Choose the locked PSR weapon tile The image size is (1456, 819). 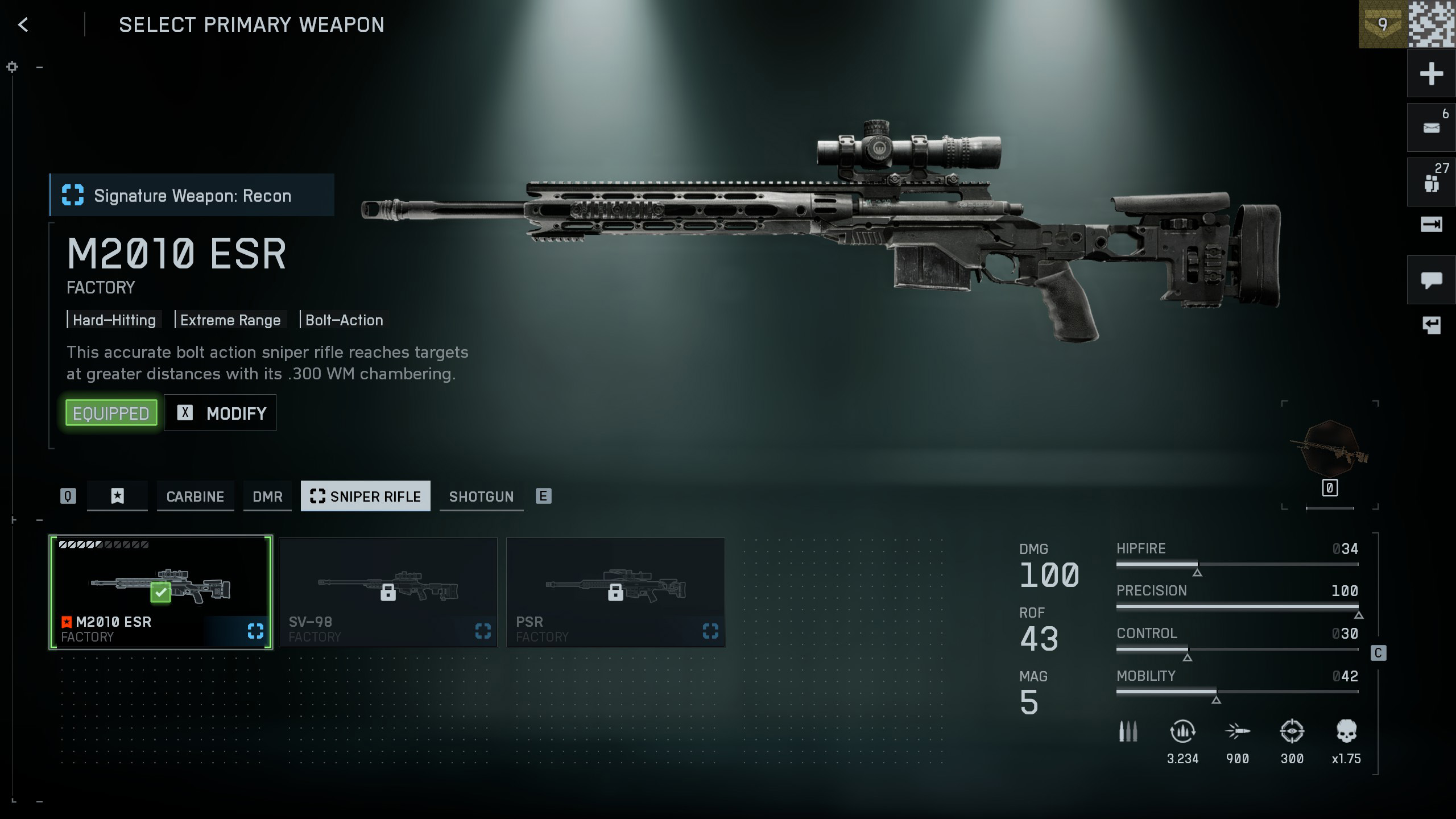[x=615, y=592]
